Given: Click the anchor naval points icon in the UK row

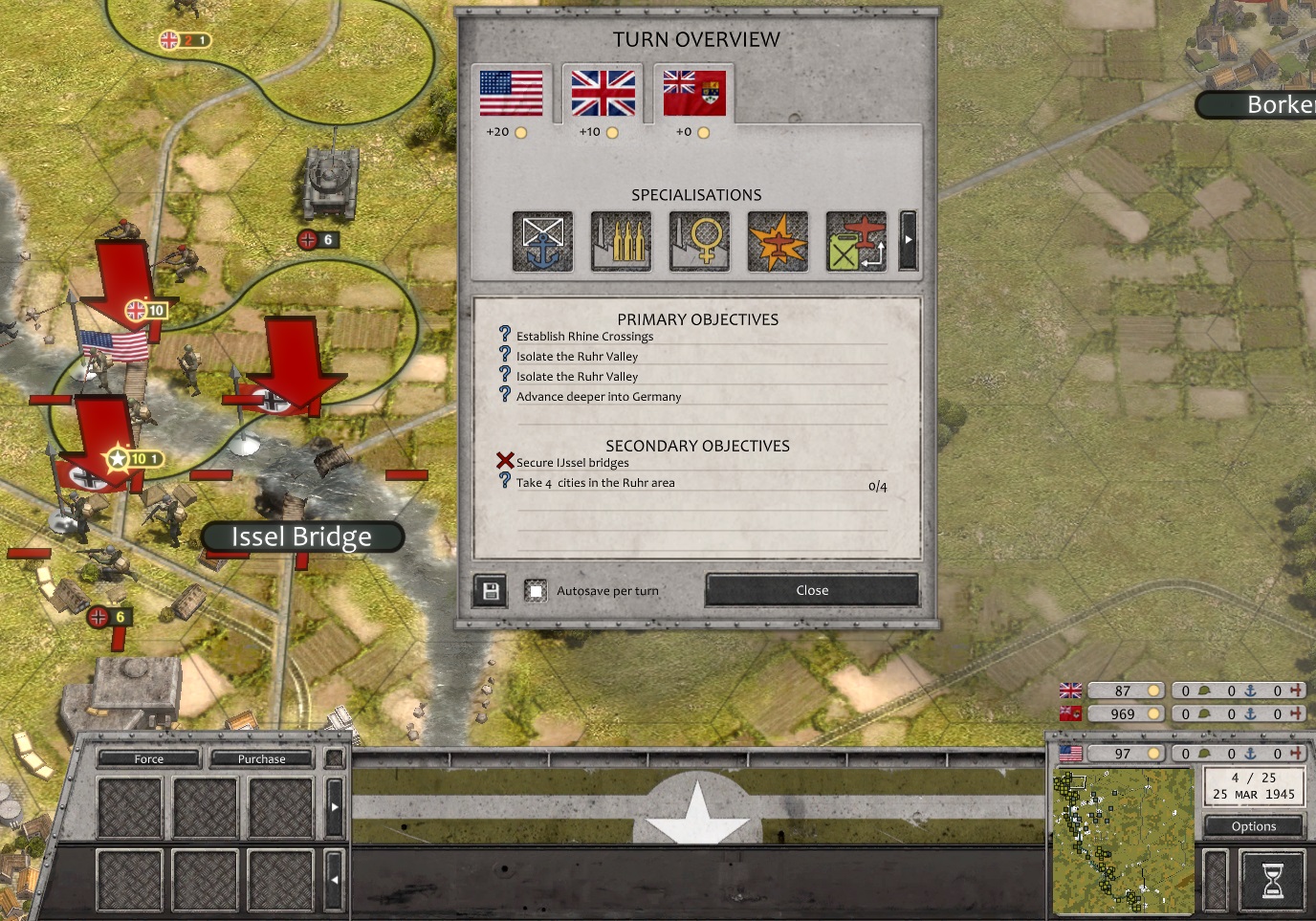Looking at the screenshot, I should click(x=1251, y=690).
